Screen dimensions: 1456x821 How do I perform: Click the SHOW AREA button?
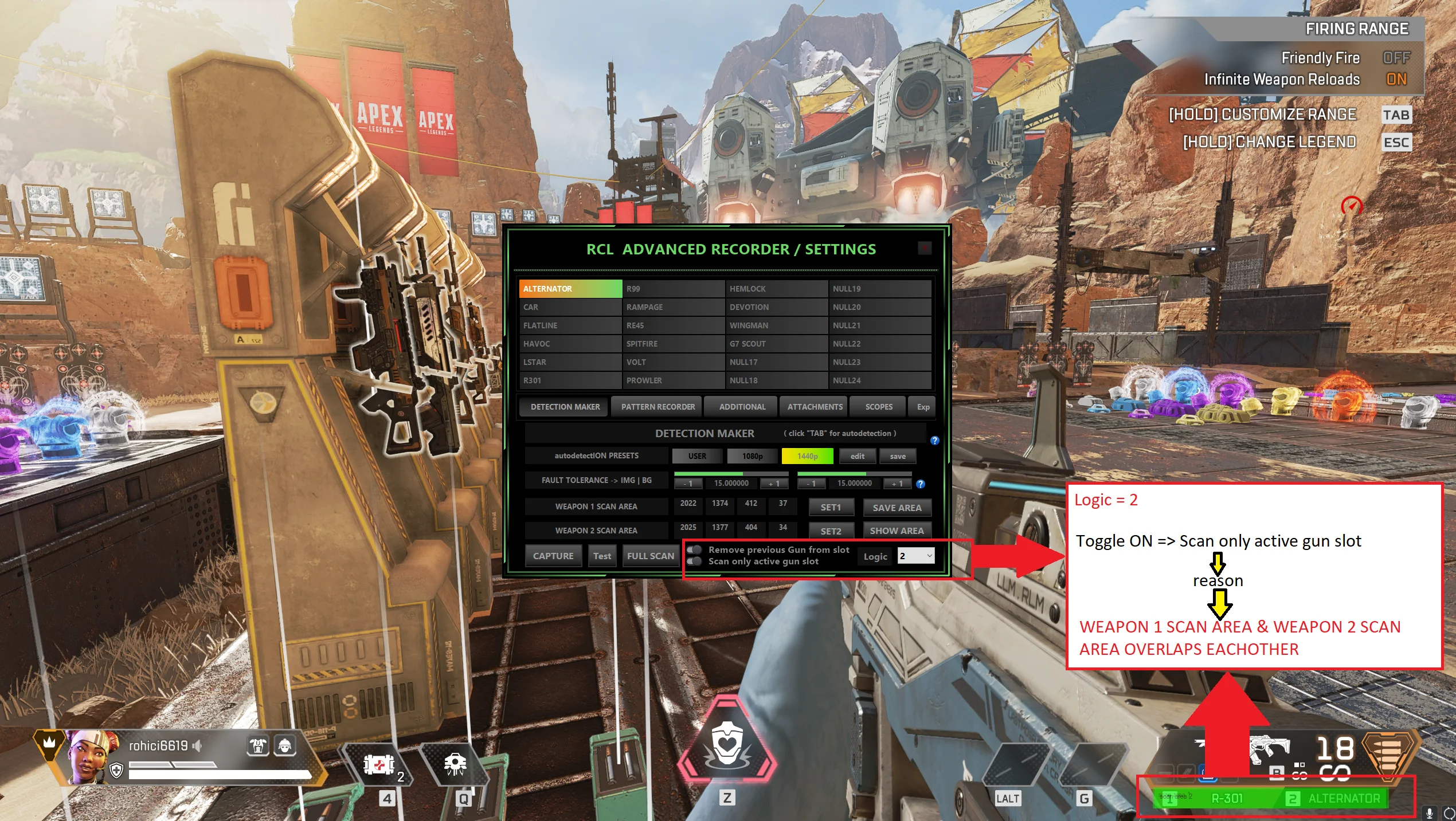(897, 531)
